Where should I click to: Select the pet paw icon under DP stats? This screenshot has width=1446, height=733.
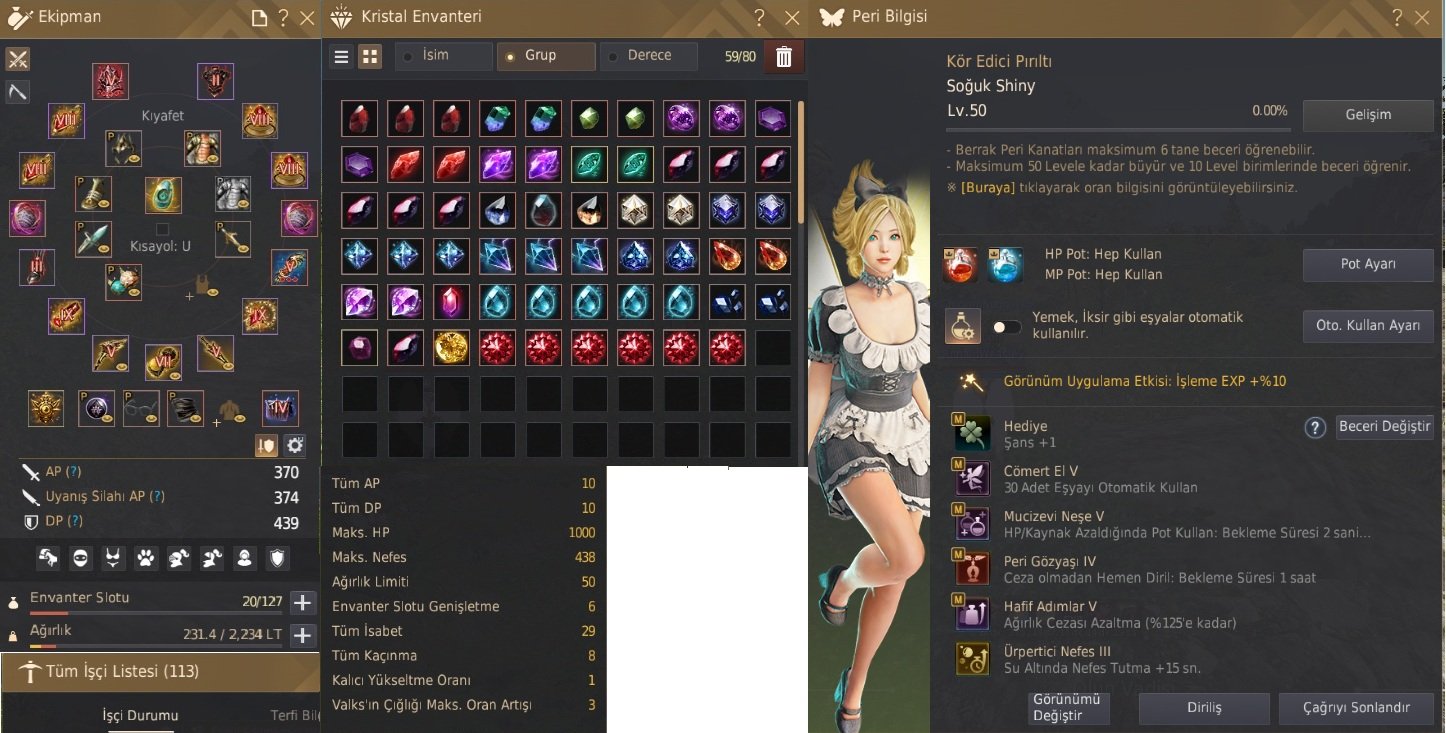click(x=146, y=558)
